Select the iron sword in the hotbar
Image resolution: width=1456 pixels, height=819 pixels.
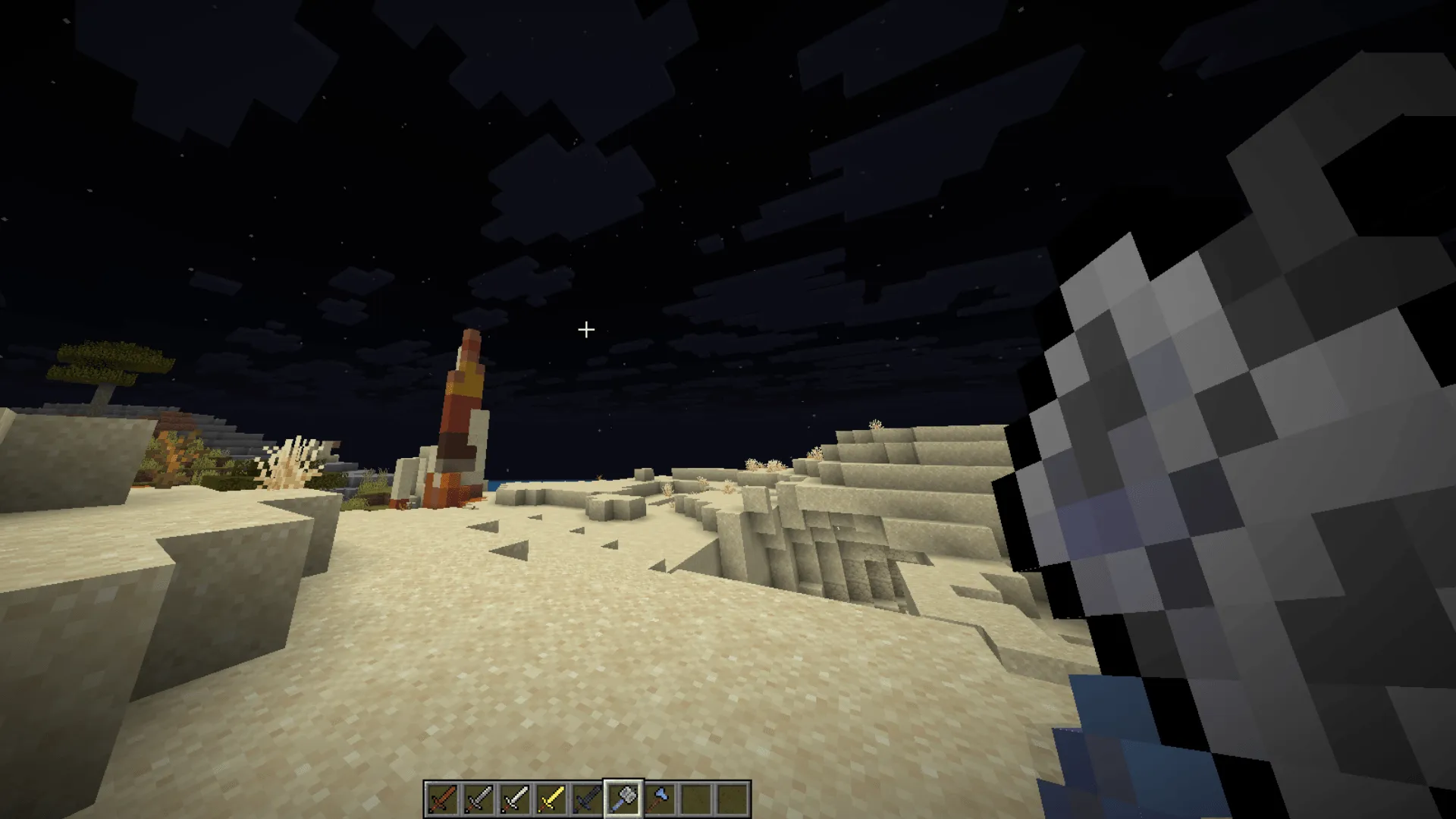point(516,795)
